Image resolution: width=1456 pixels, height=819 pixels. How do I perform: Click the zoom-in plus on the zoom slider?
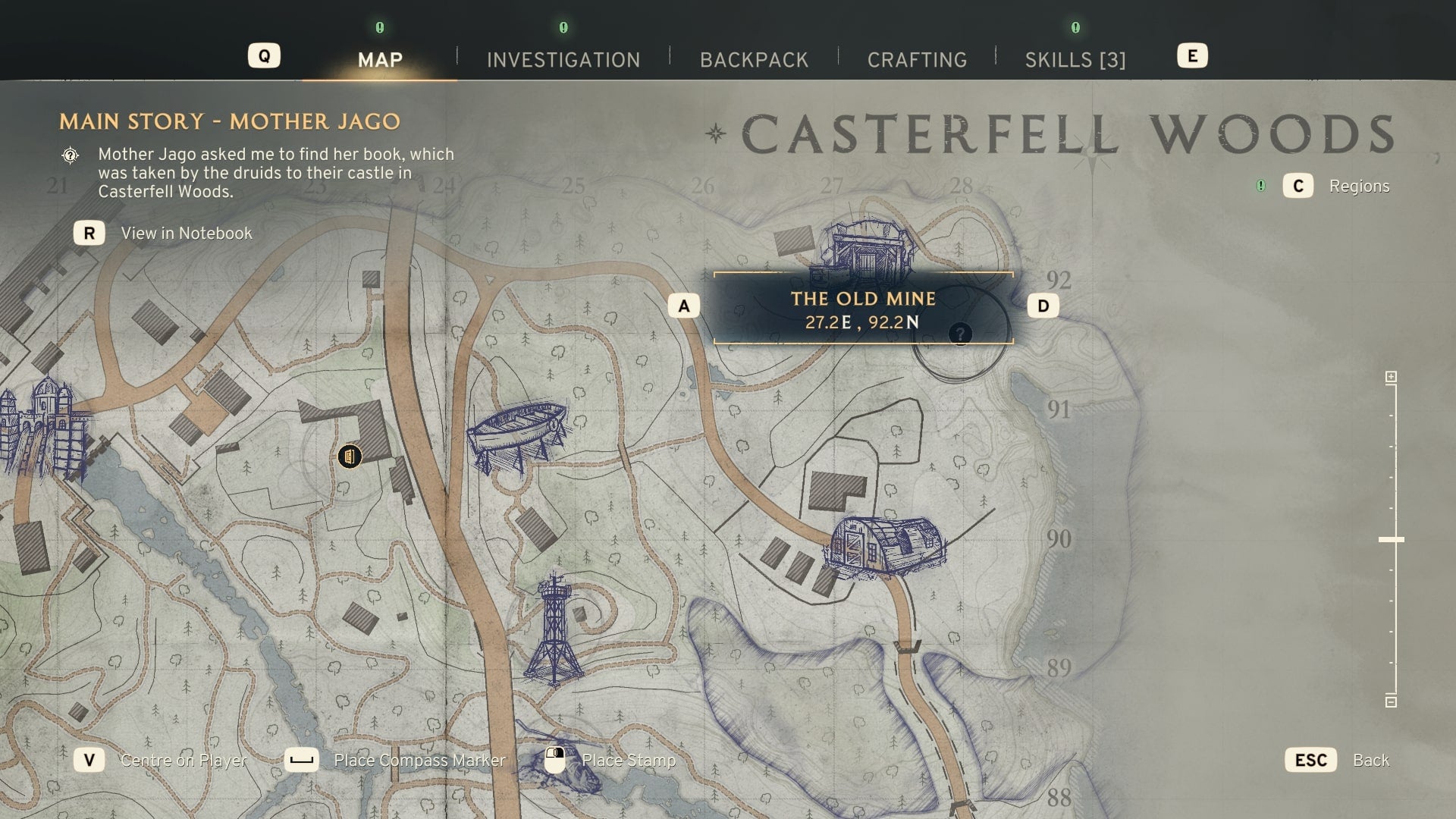(1391, 377)
